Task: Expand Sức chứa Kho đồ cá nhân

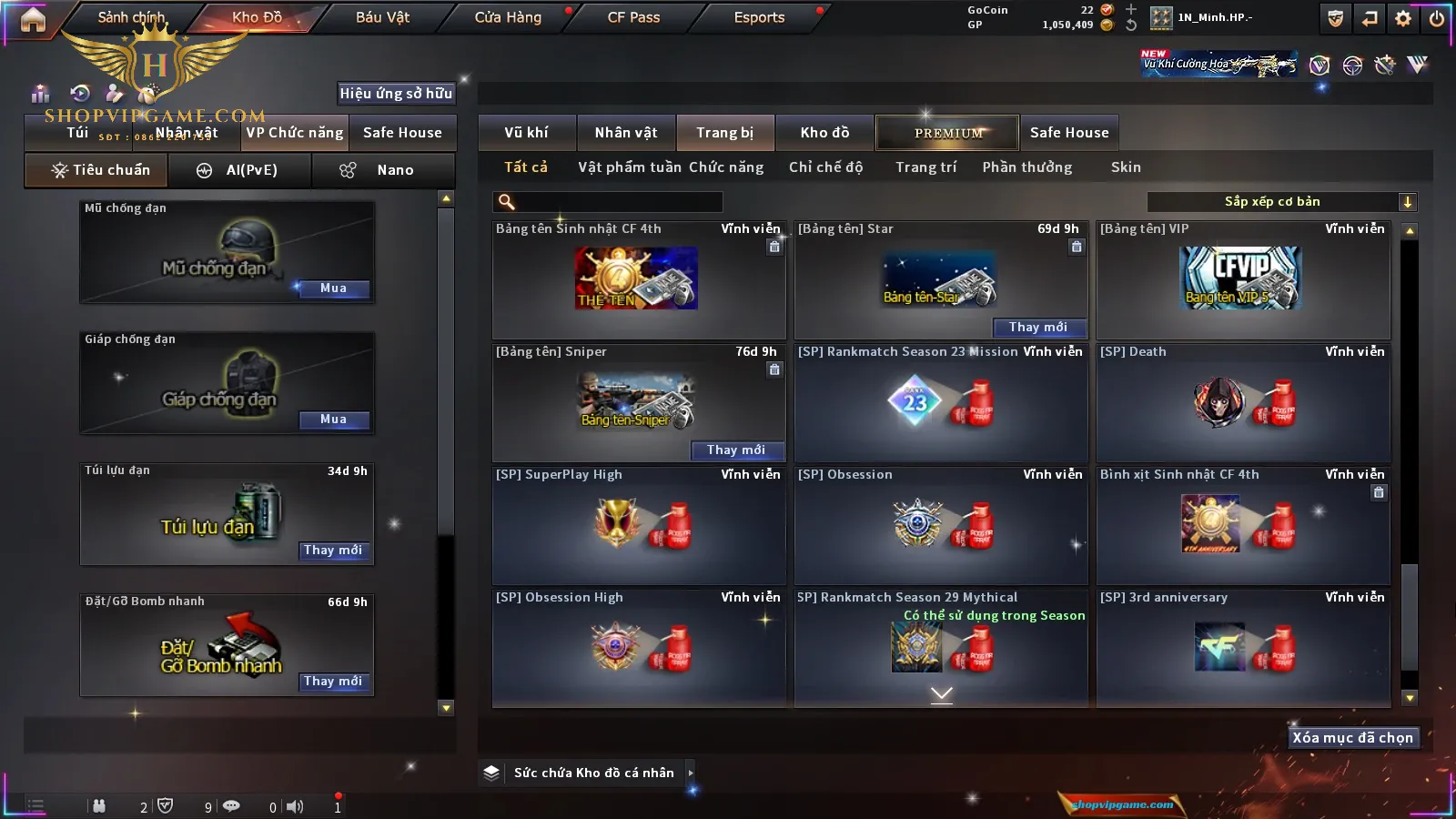Action: pos(691,773)
